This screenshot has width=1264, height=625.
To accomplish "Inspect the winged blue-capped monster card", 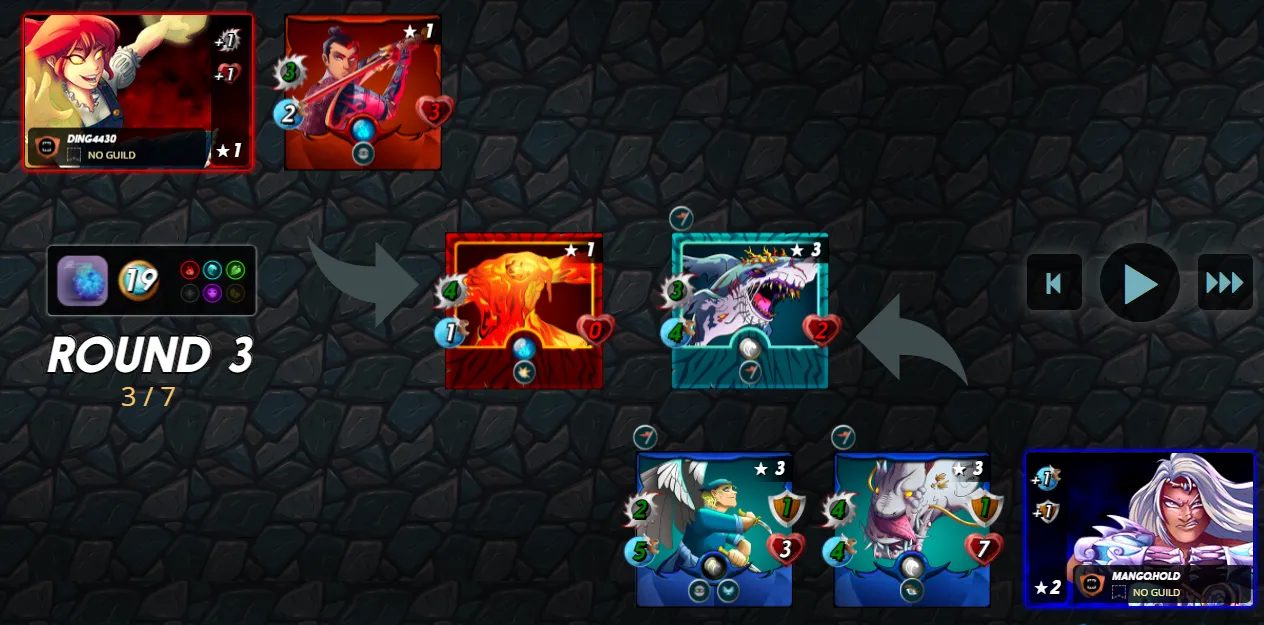I will pos(714,530).
